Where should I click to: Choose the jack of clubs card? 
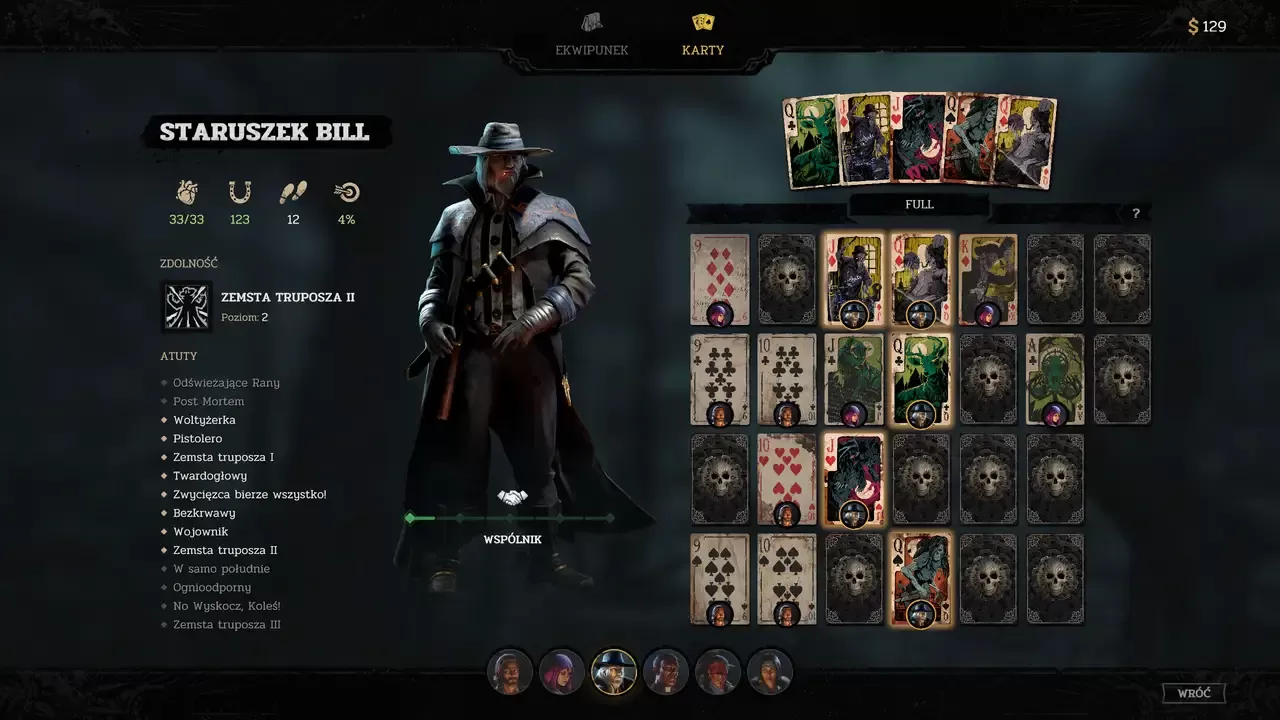(x=853, y=379)
